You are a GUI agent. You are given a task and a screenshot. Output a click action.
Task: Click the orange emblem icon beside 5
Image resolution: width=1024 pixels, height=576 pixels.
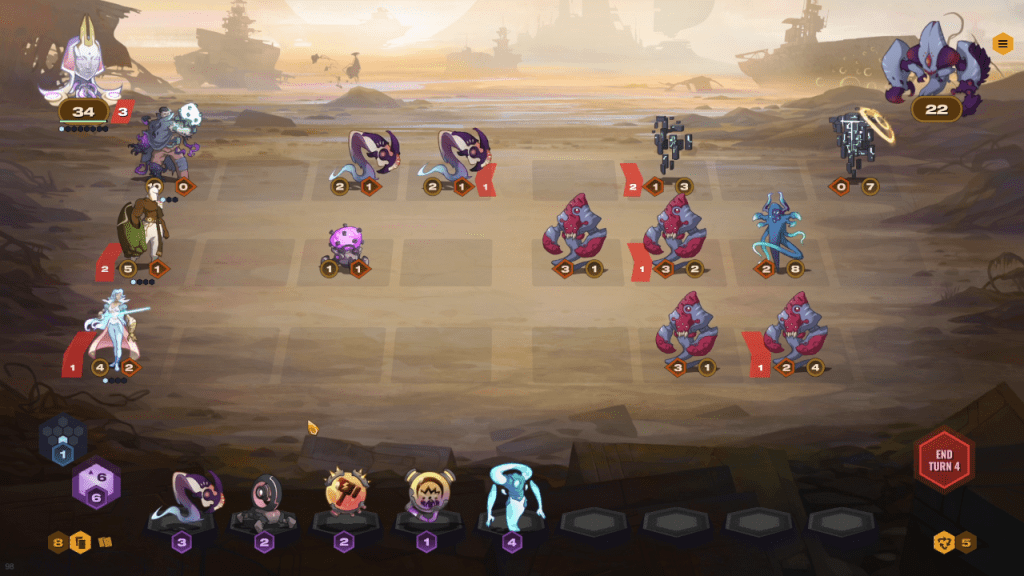[x=943, y=542]
